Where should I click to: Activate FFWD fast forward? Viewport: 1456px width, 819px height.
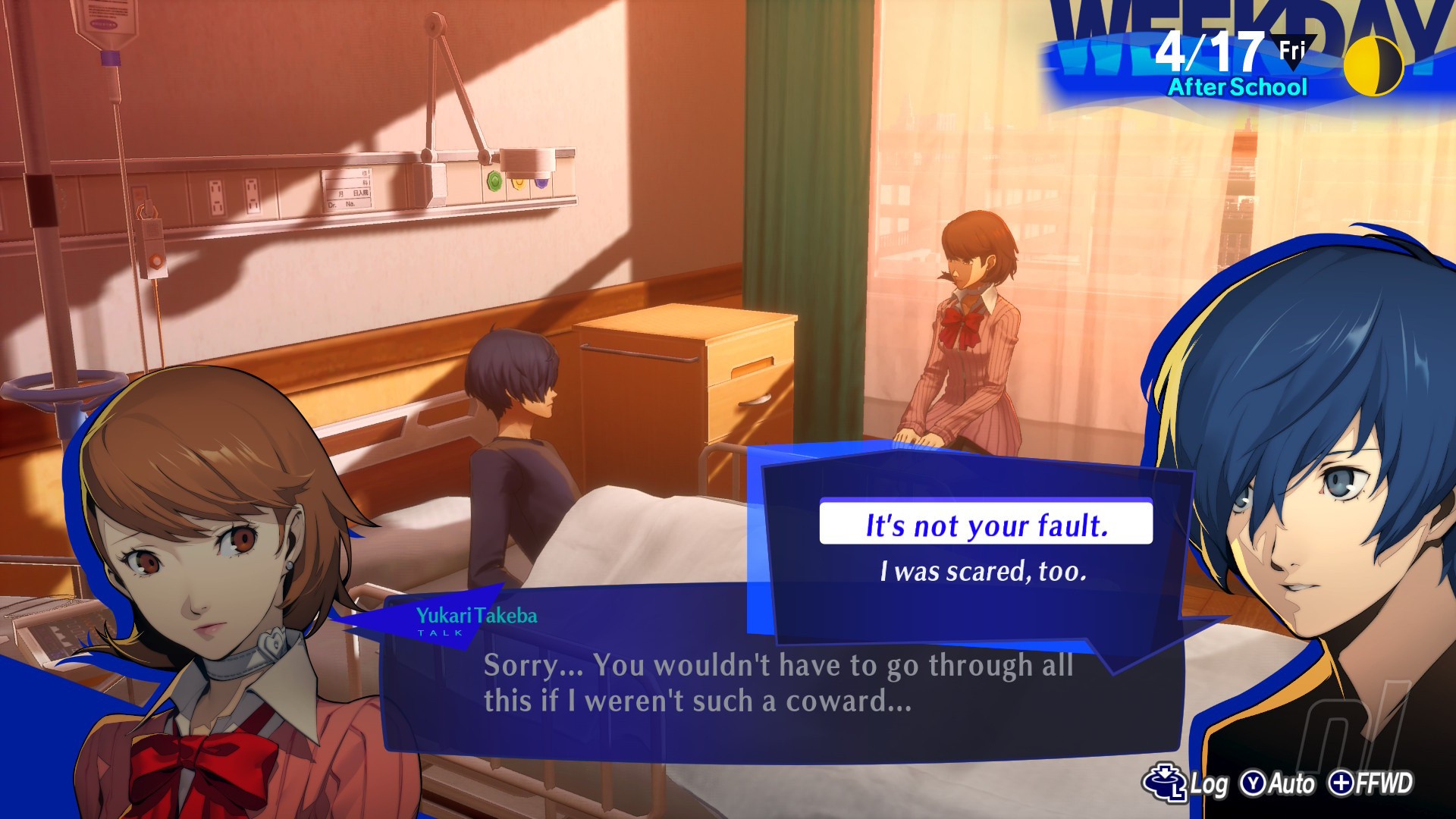(x=1371, y=783)
